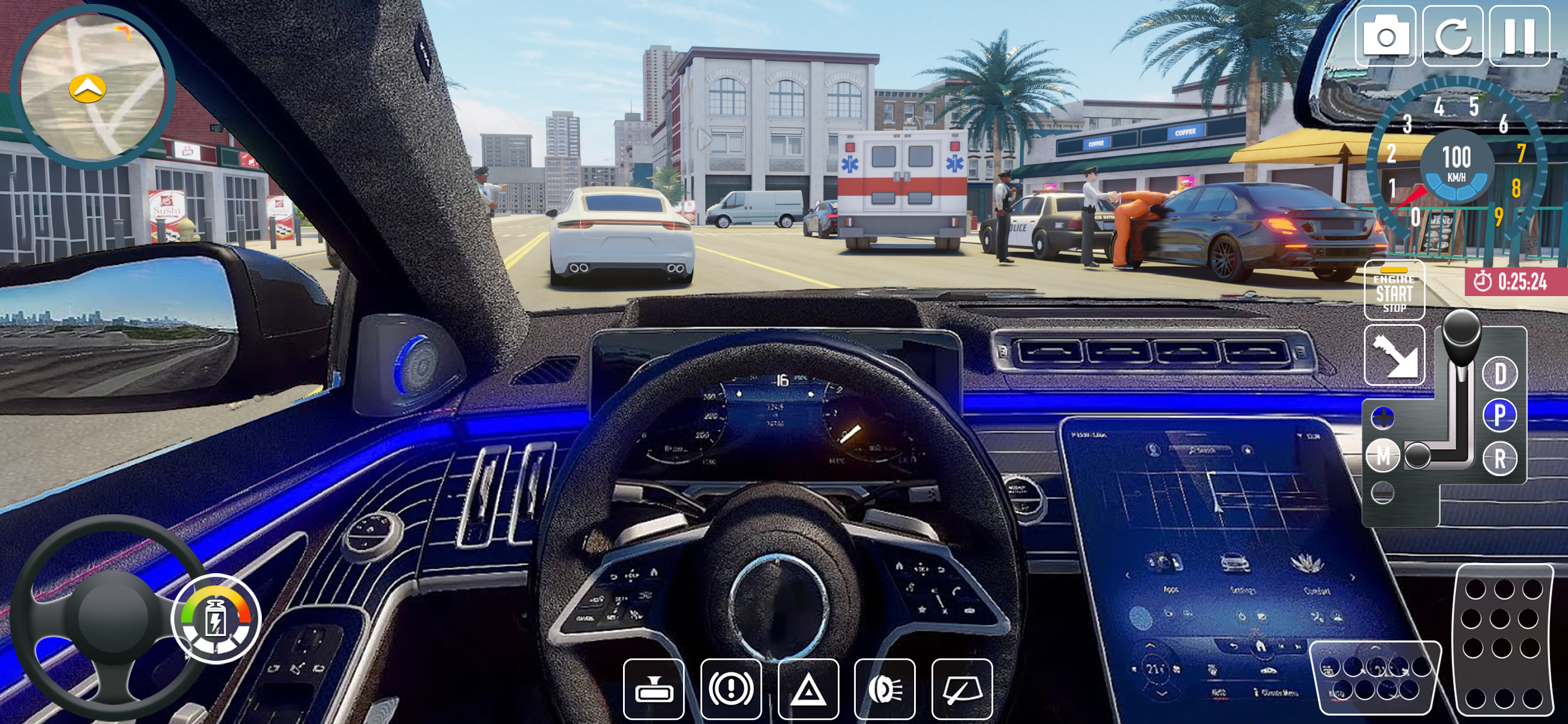Activate the battery boost gauge button
The width and height of the screenshot is (1568, 724).
216,619
